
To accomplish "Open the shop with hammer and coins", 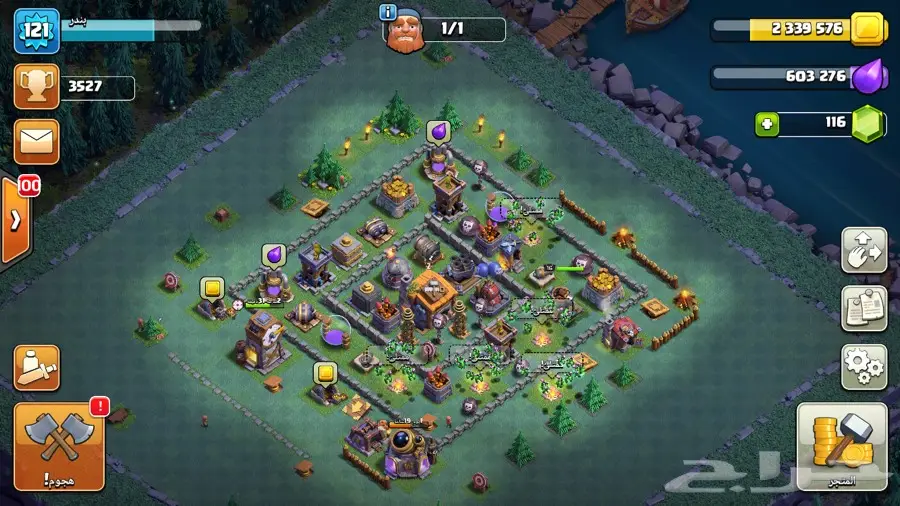I will pyautogui.click(x=841, y=446).
